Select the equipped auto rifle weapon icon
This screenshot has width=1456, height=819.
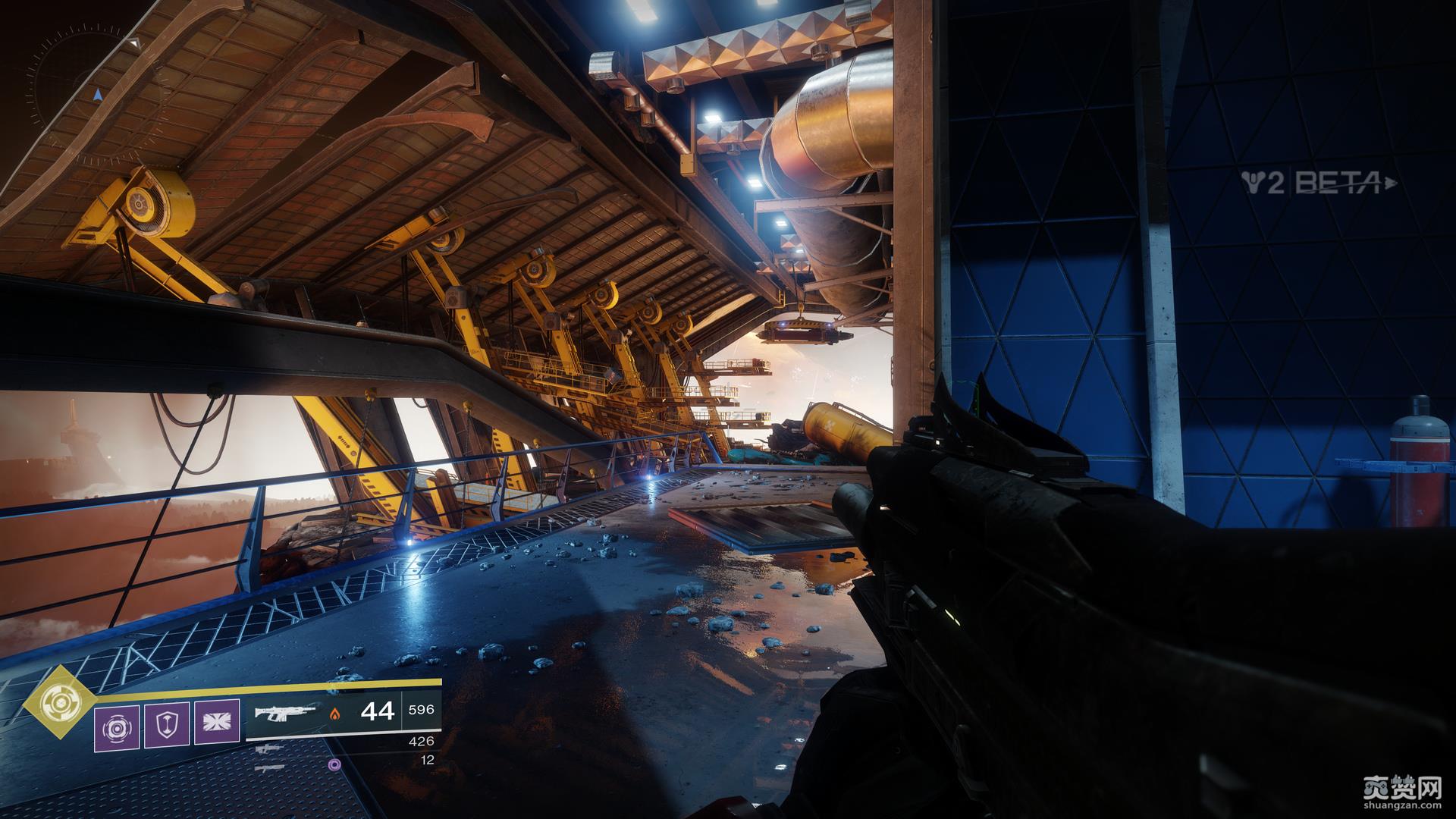(x=285, y=713)
